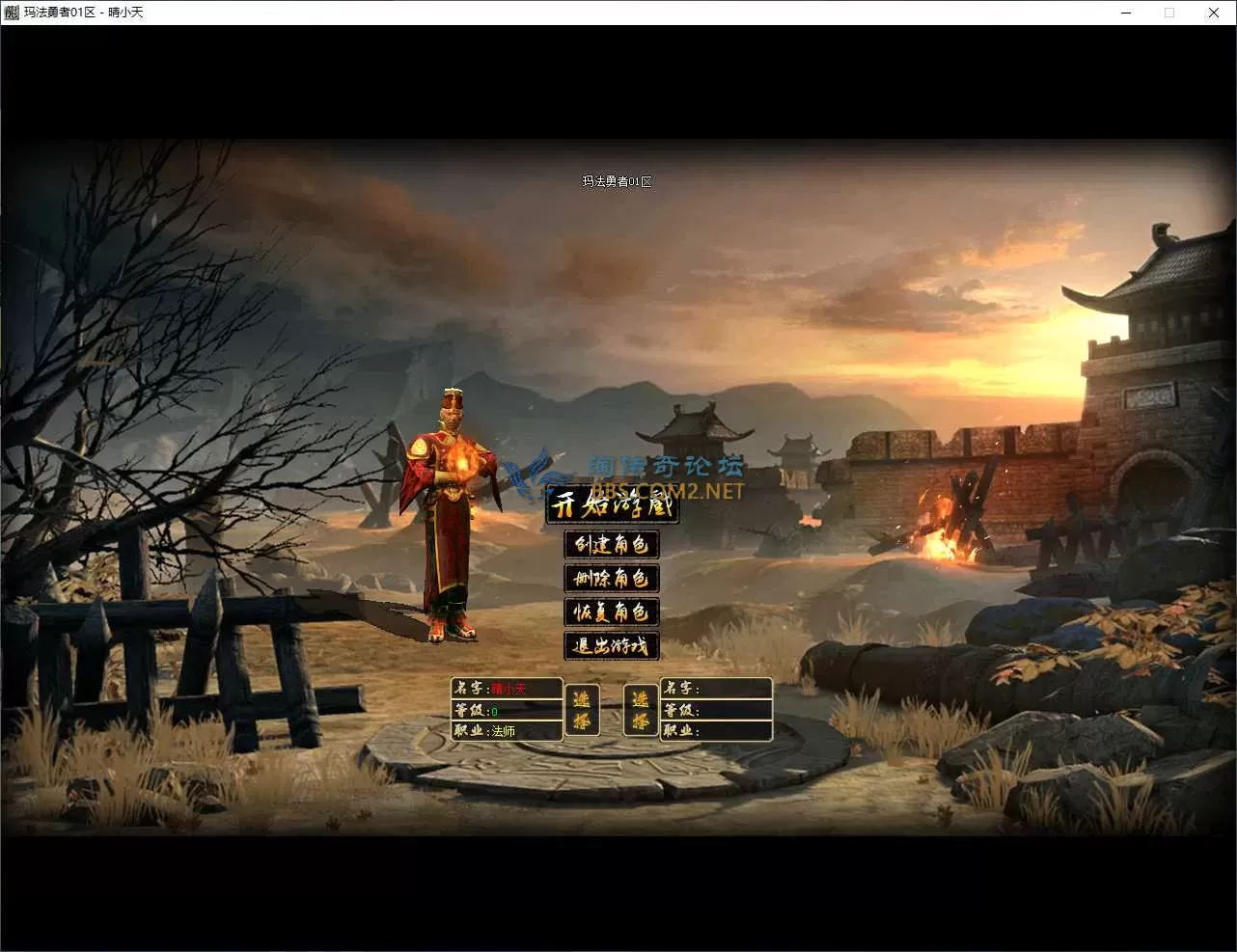Click 选择 beside the empty character panel

pyautogui.click(x=641, y=710)
